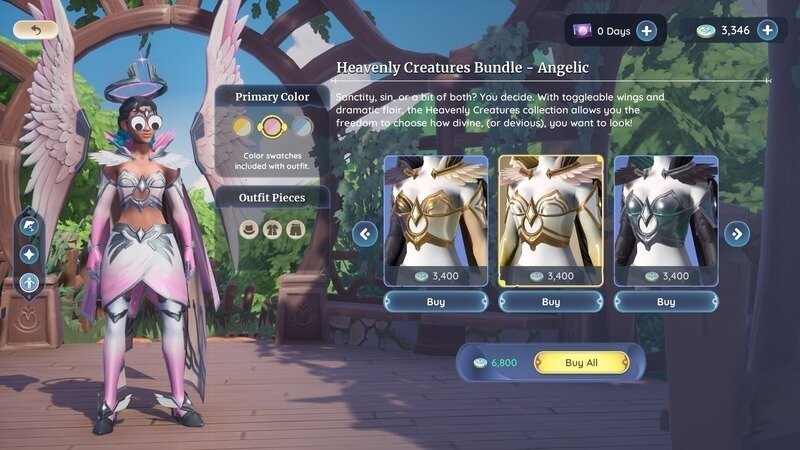Show next outfits with the right arrow
Viewport: 800px width, 450px height.
[x=737, y=234]
